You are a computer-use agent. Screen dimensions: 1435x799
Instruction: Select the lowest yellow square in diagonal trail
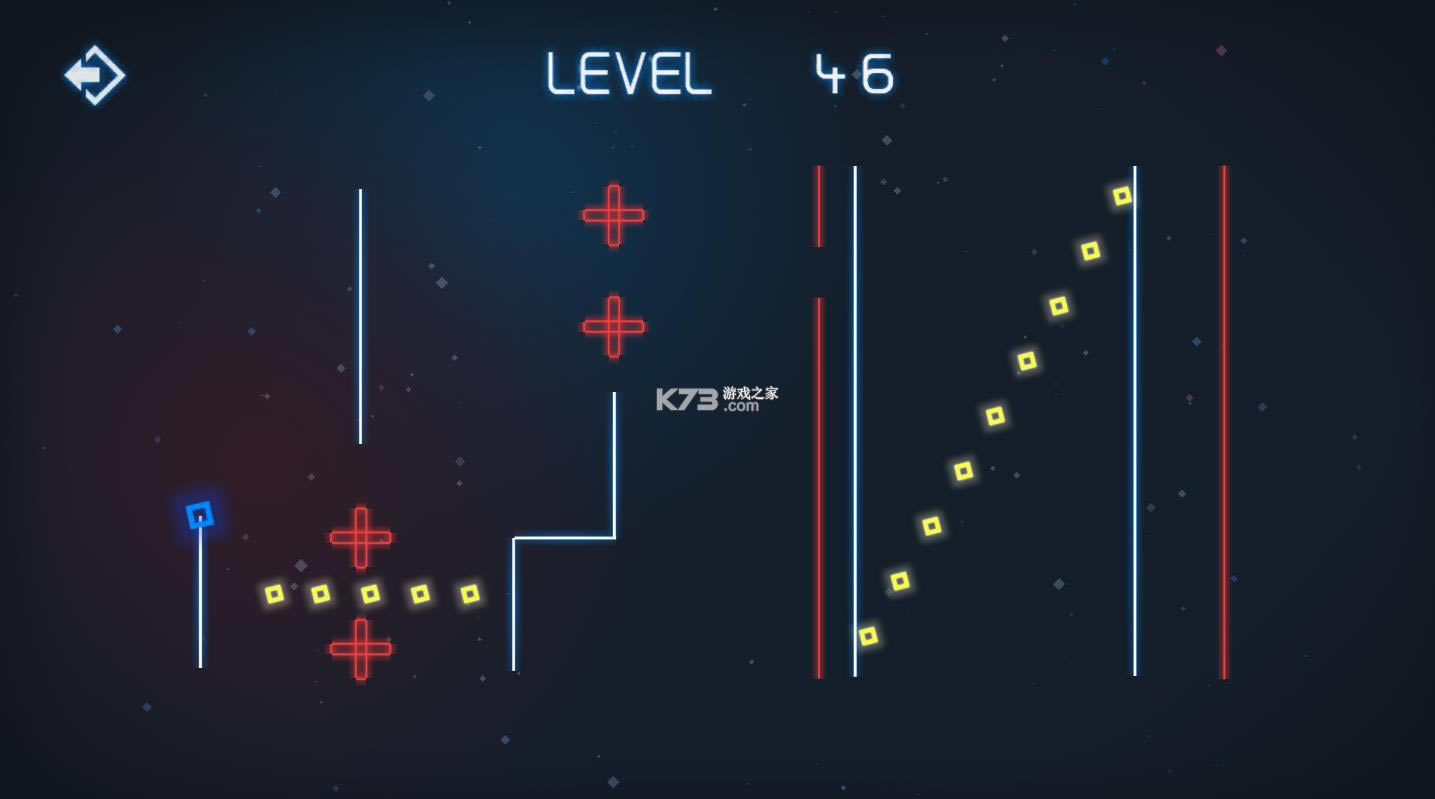tap(867, 634)
